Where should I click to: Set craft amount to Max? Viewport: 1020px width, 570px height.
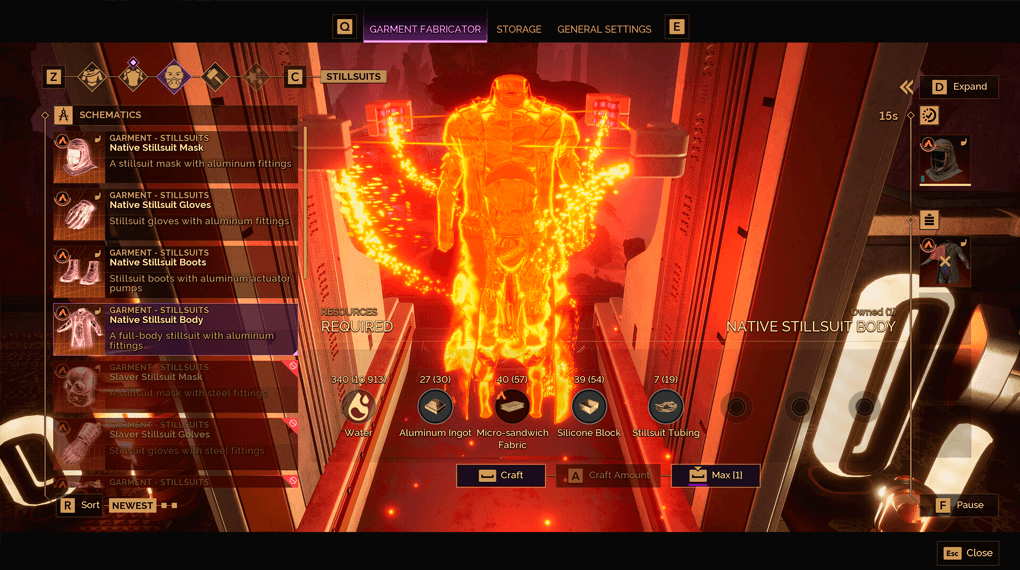[715, 475]
